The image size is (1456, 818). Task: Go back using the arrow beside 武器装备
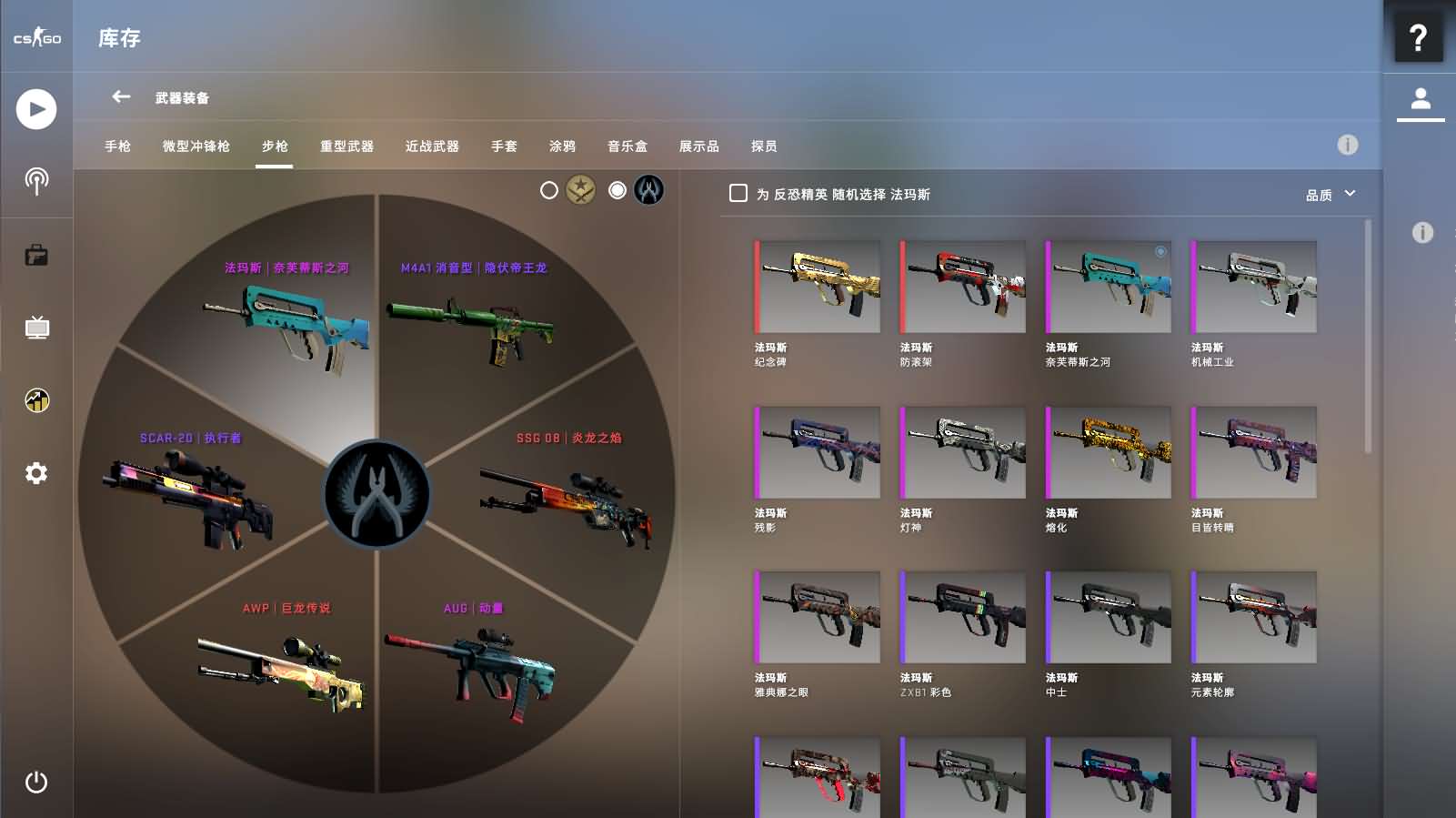(121, 96)
